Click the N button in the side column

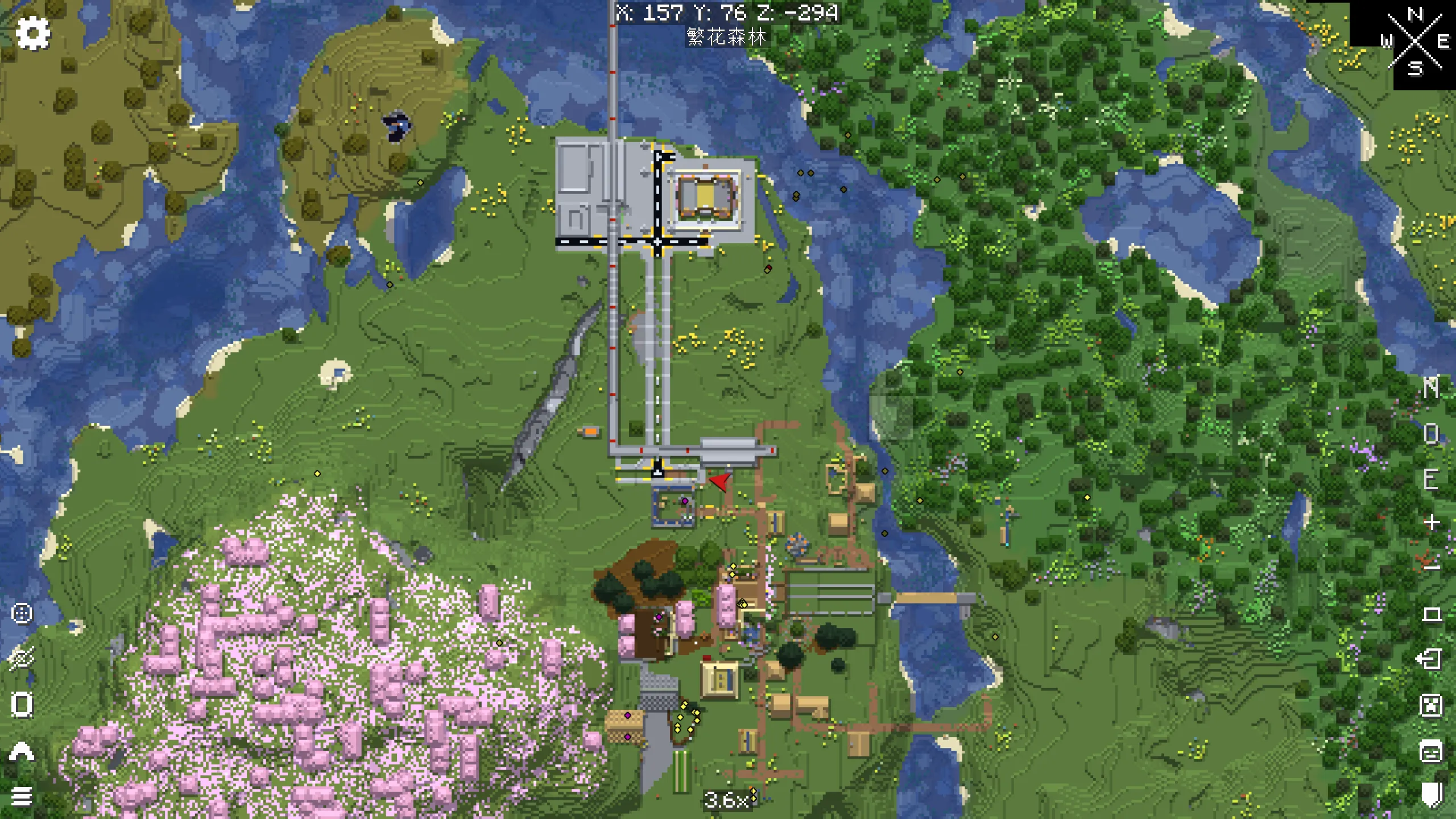point(1431,388)
